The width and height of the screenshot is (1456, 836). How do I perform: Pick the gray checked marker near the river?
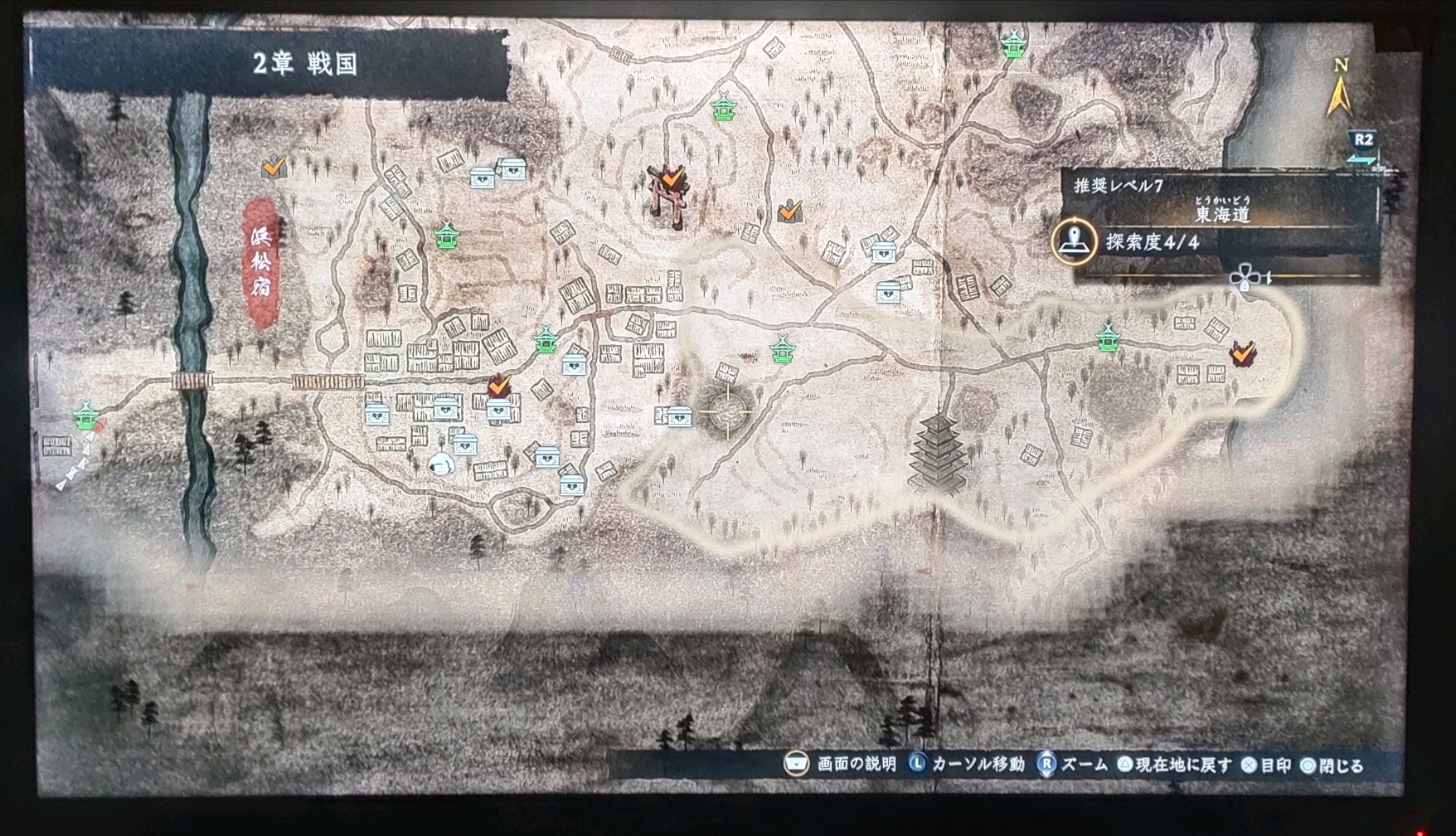click(x=274, y=167)
